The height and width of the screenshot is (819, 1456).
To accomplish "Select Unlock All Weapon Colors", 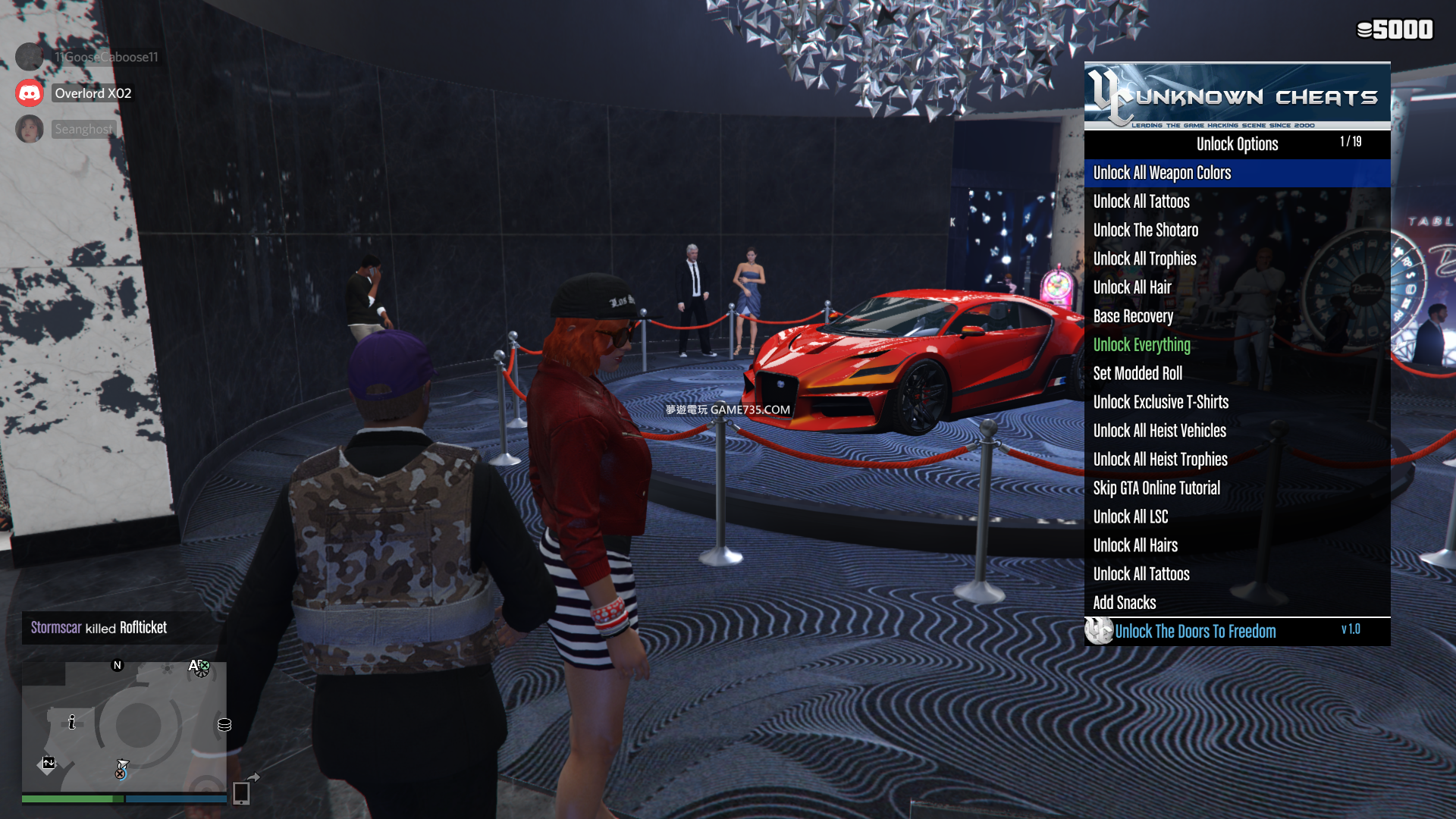I will point(1162,173).
